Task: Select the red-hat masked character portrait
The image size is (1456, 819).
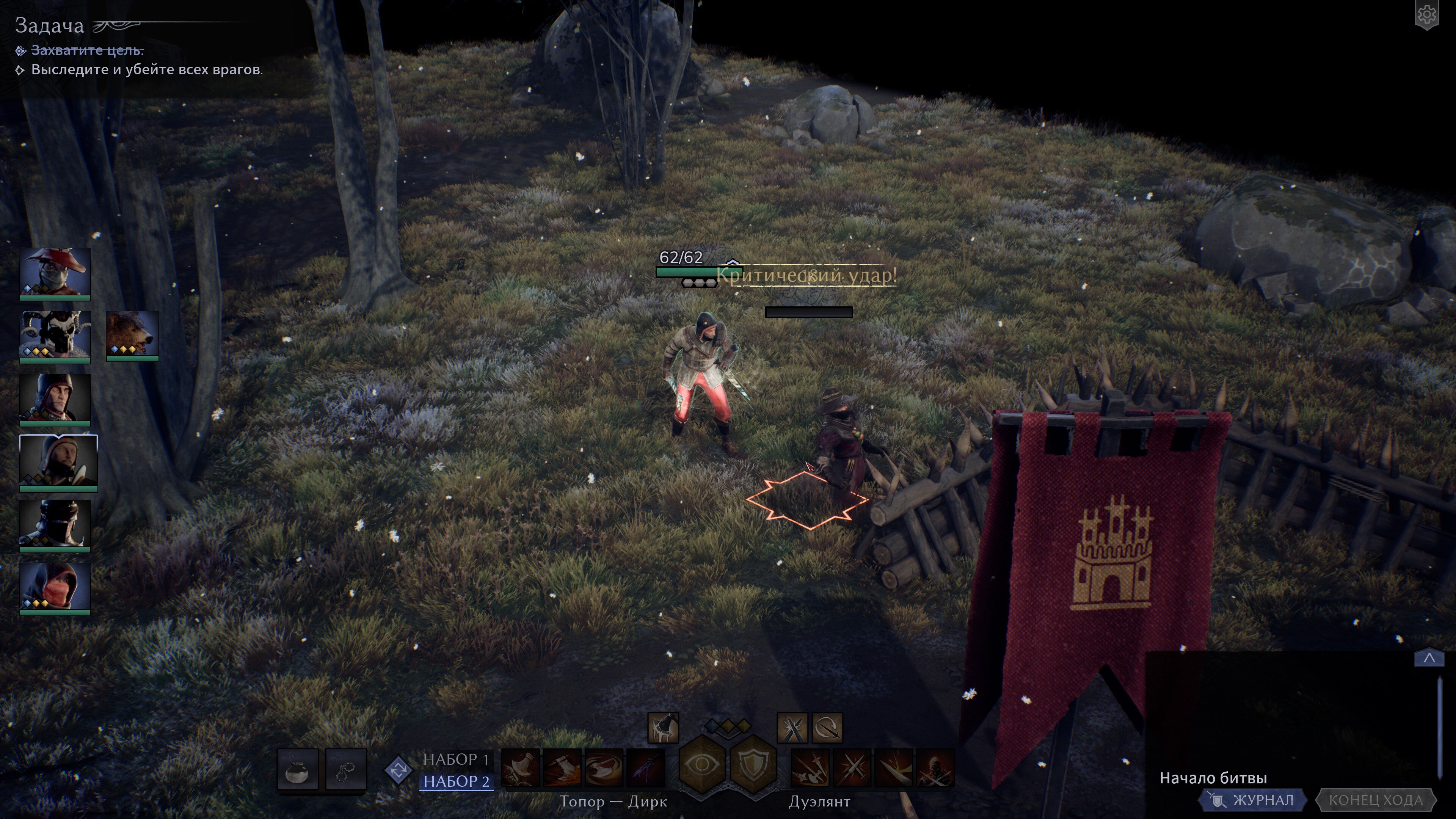Action: (55, 272)
